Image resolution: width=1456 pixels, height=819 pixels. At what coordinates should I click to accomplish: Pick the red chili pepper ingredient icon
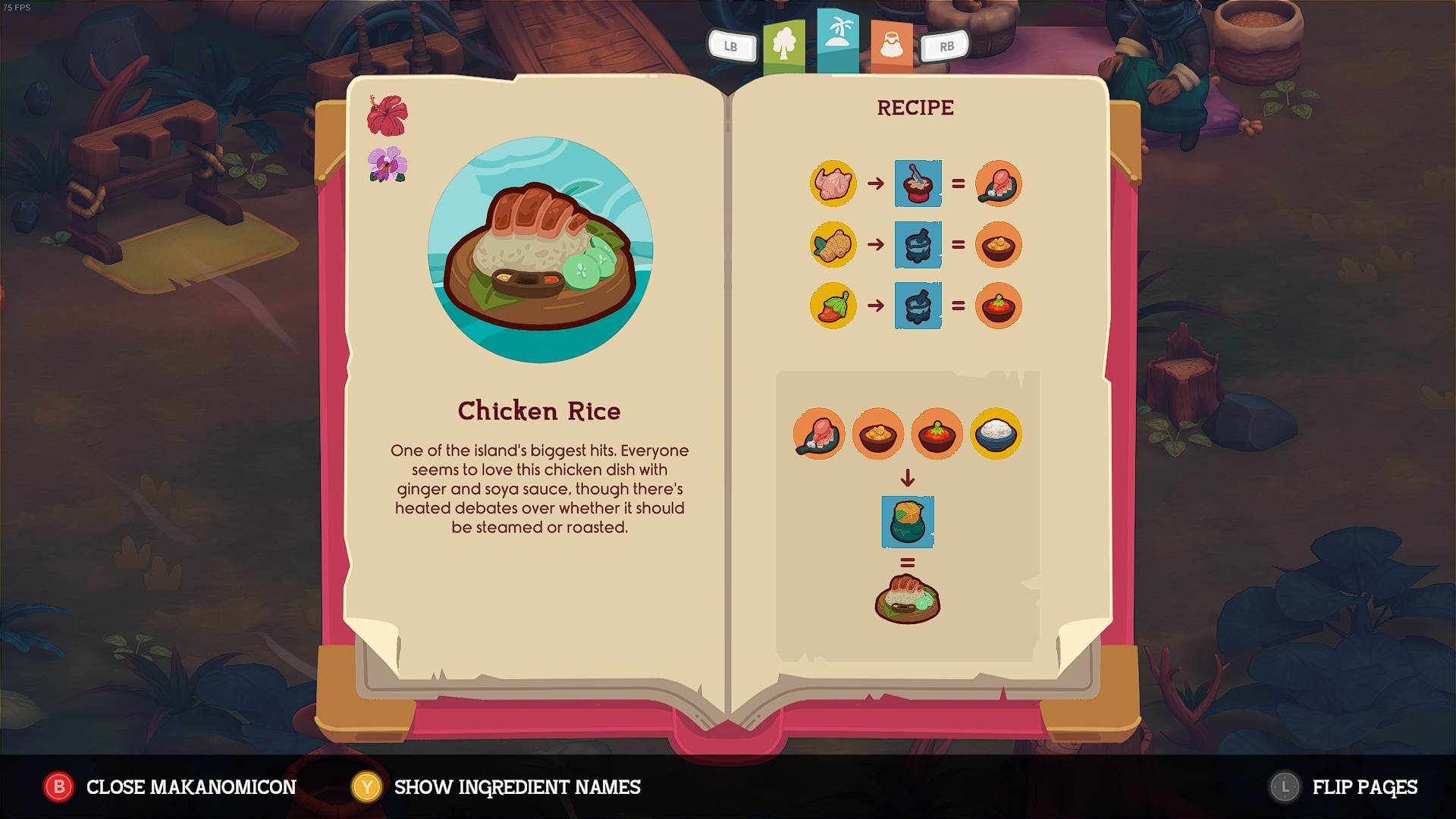click(833, 306)
